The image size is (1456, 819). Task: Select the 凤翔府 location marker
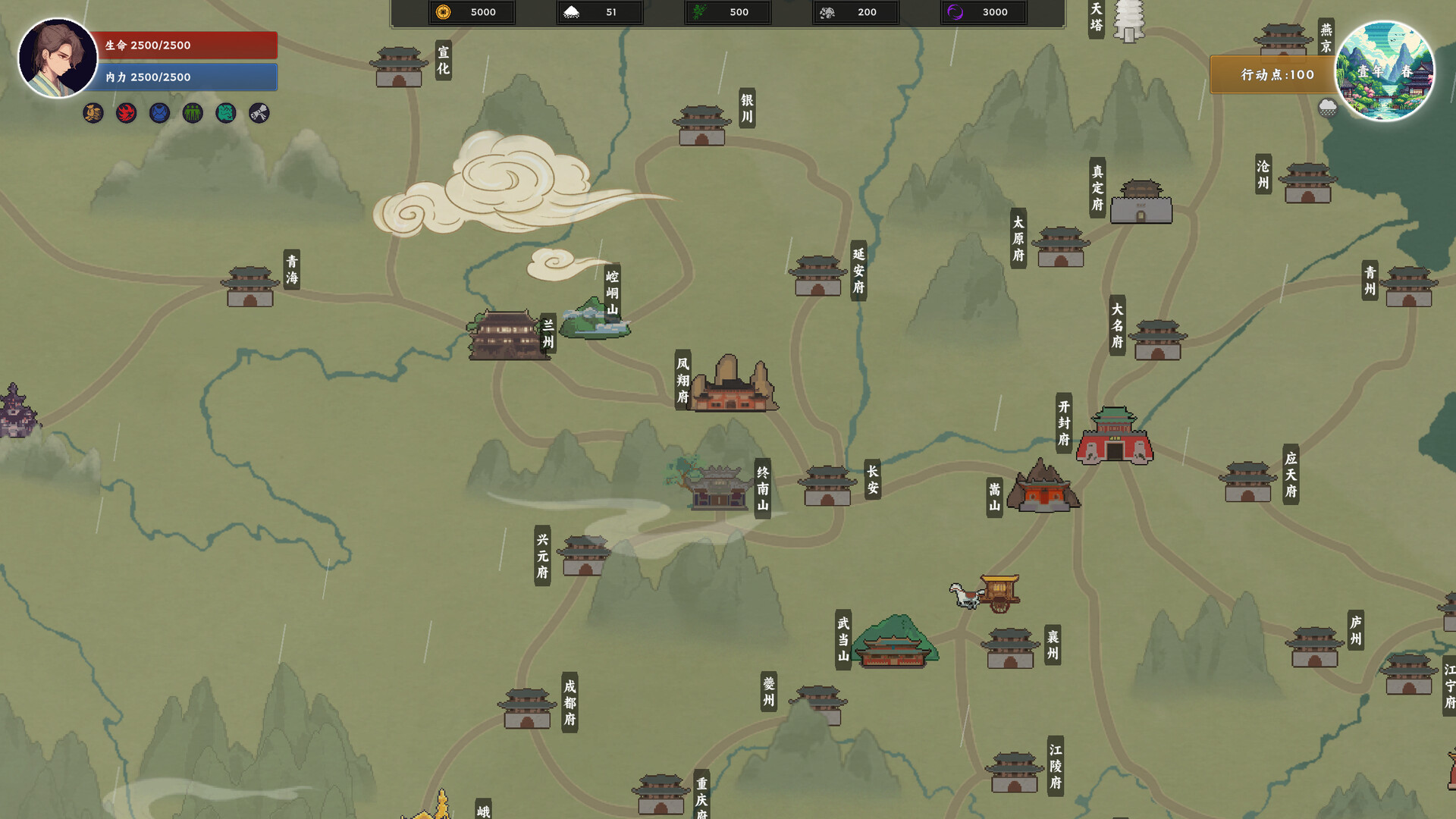pyautogui.click(x=731, y=385)
